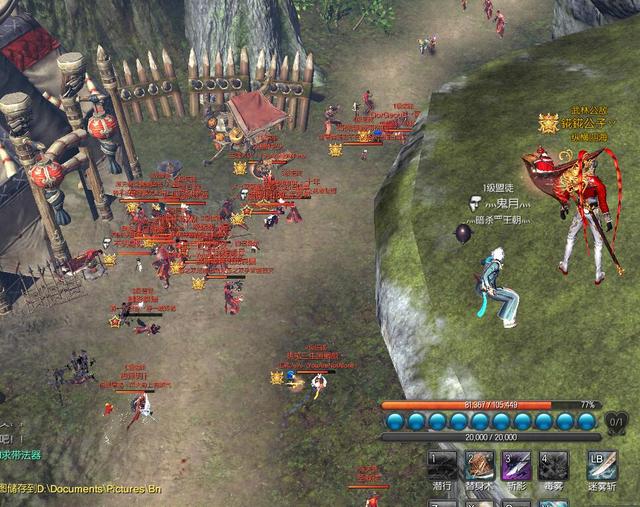Activate the 迷雾斩 LB attack skill

point(603,465)
